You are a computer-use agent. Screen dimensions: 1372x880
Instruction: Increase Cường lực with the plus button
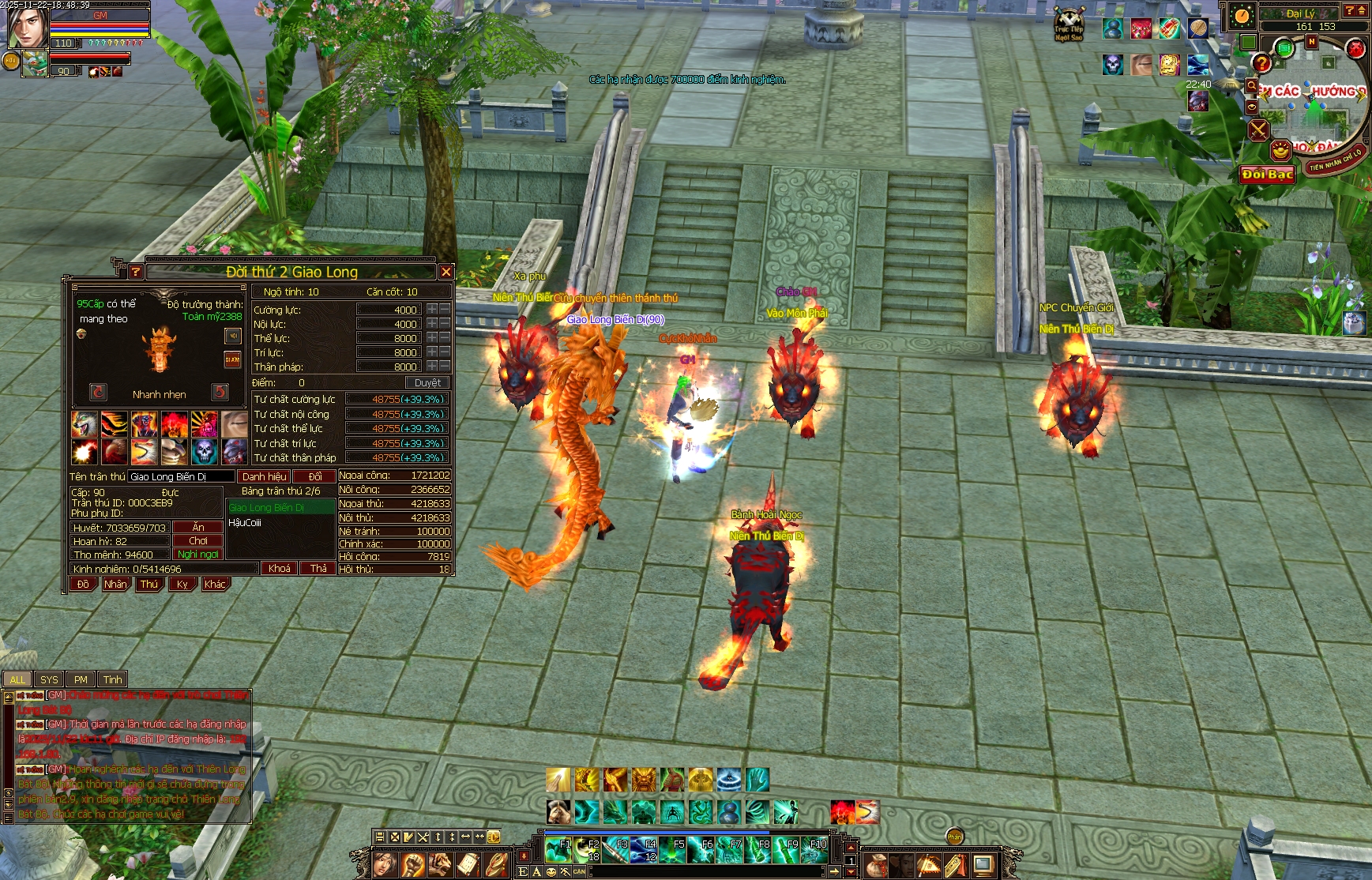(x=432, y=310)
